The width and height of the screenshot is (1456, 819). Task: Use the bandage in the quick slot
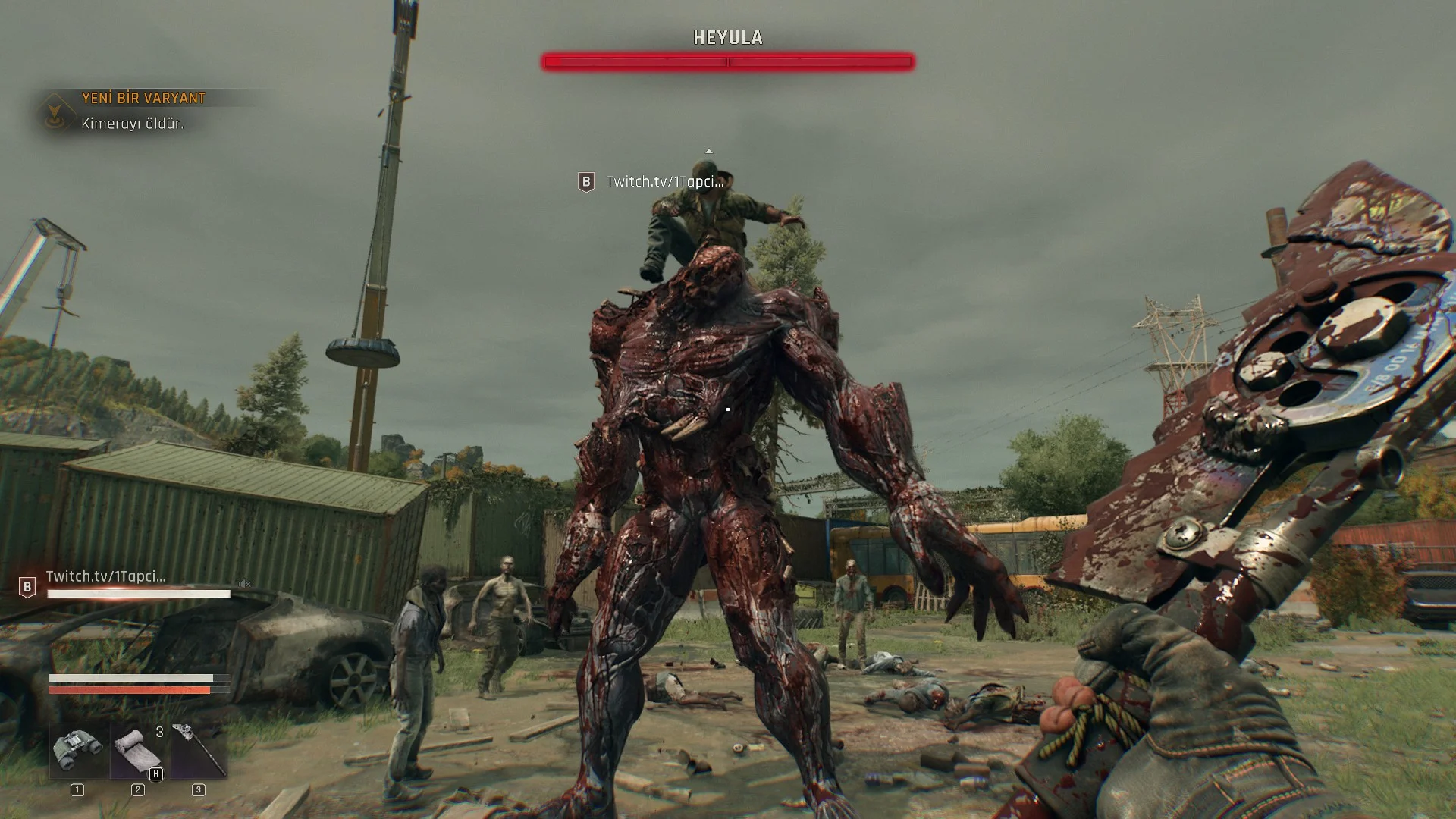(138, 750)
